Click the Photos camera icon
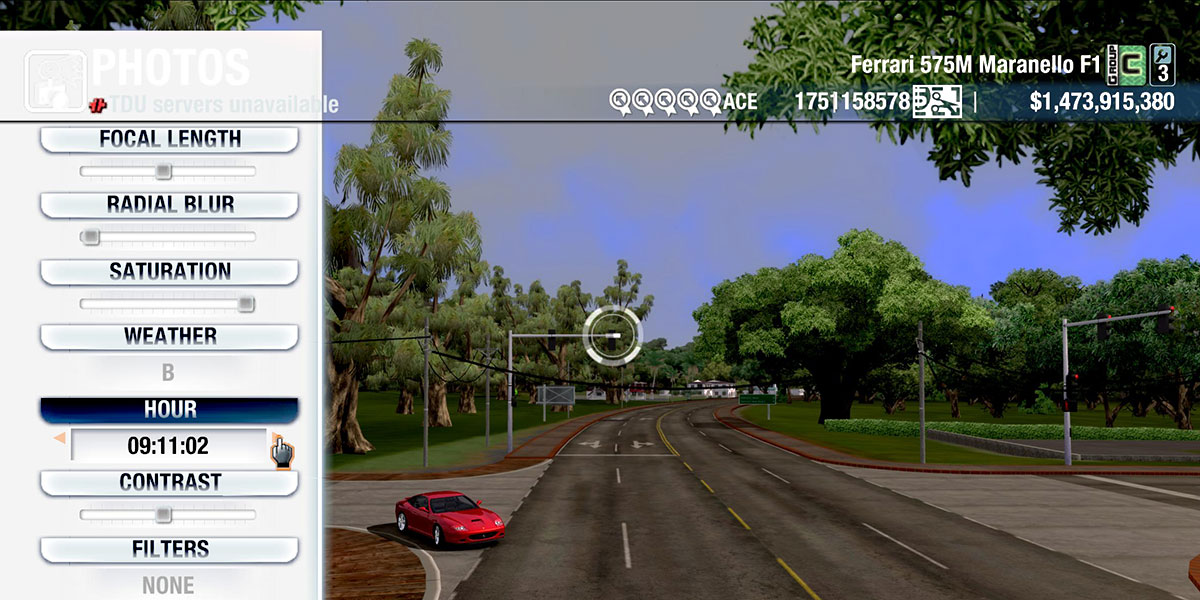The width and height of the screenshot is (1200, 600). coord(55,80)
